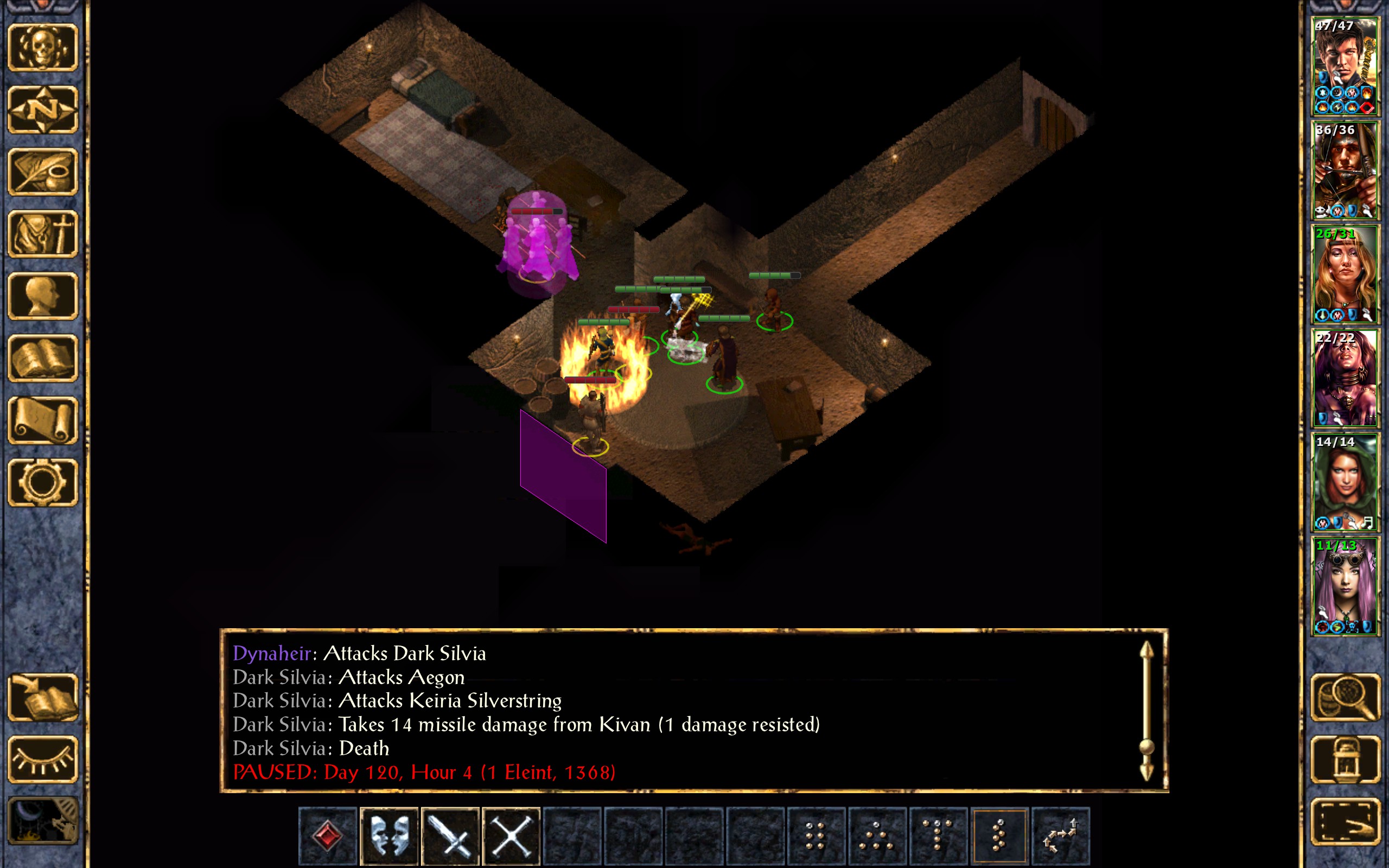Rest the party using the moon campfire button
Screen dimensions: 1389x868
(x=42, y=821)
